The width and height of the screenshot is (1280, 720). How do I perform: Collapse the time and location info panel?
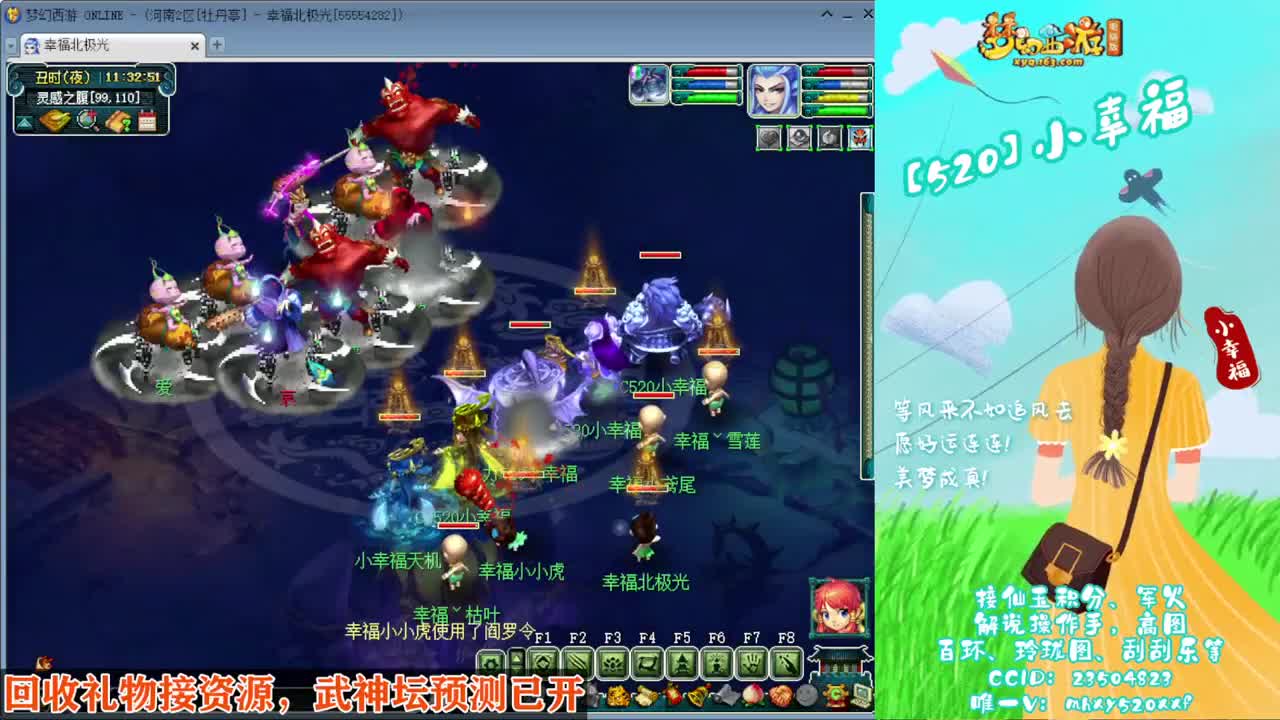pyautogui.click(x=25, y=122)
